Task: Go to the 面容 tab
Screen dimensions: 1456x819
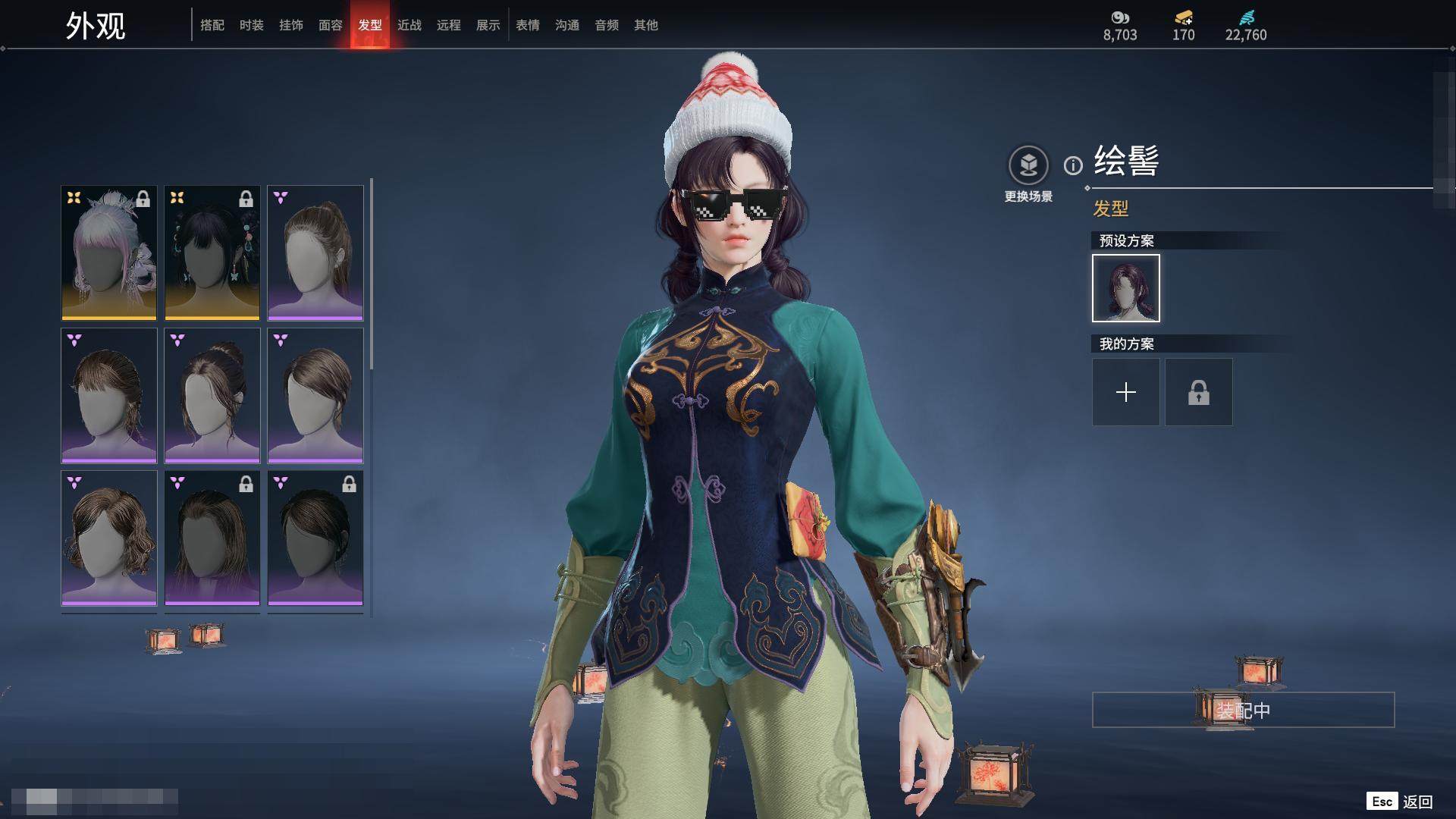Action: [331, 25]
